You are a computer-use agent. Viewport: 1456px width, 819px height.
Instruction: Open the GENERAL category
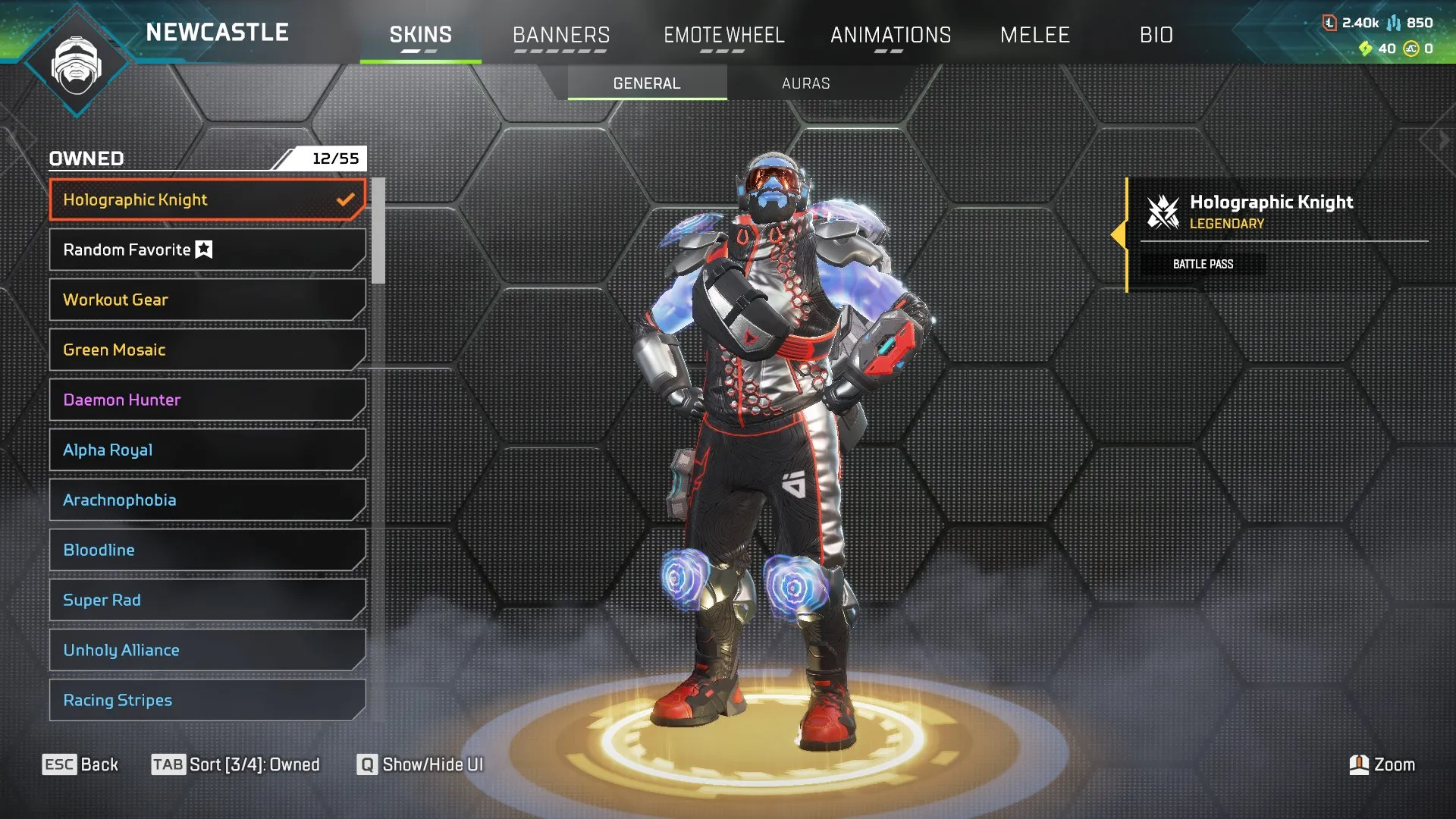coord(645,83)
